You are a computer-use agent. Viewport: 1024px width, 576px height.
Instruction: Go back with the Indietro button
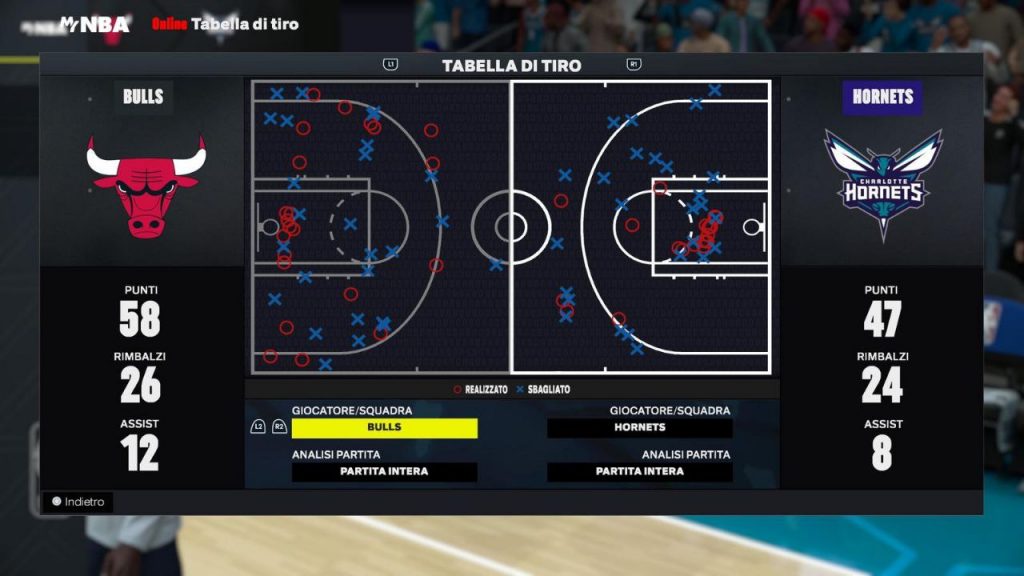[78, 502]
